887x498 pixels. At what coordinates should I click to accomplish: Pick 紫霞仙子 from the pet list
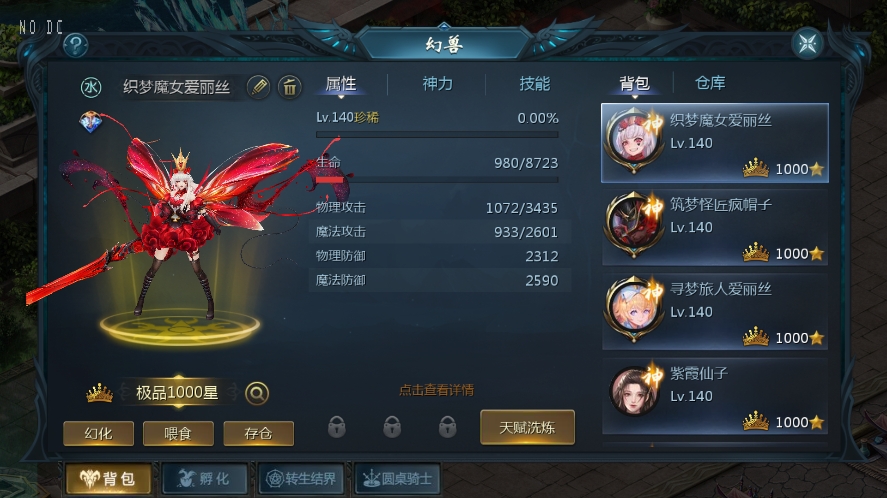714,396
